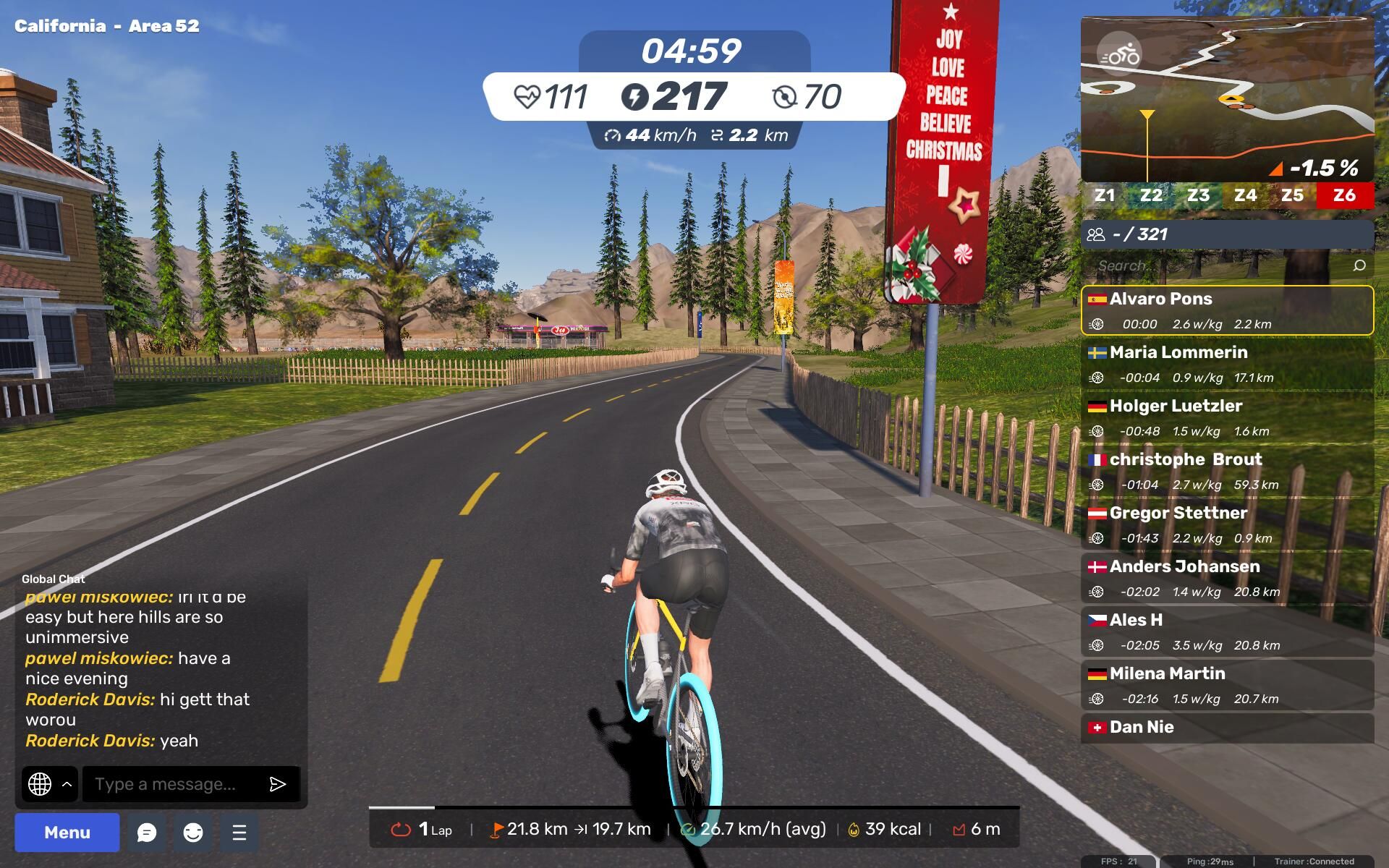1389x868 pixels.
Task: Select christophe Brout rider row
Action: click(x=1227, y=471)
